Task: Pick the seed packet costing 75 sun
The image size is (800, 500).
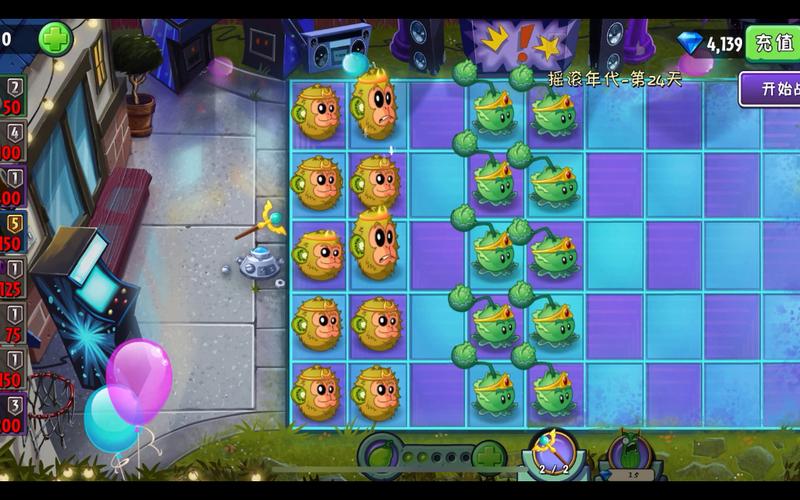Action: coord(12,324)
